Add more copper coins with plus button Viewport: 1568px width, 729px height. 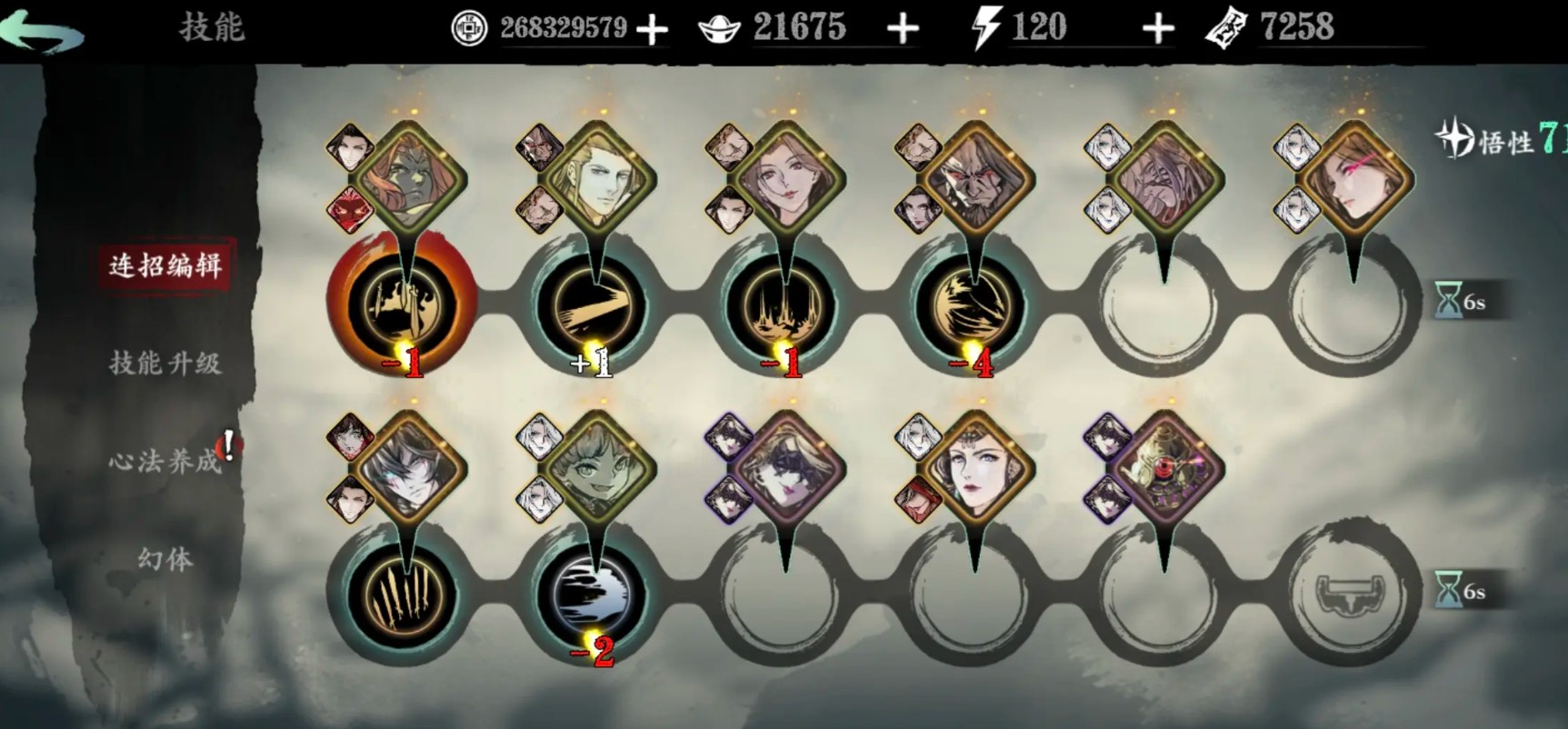(652, 29)
